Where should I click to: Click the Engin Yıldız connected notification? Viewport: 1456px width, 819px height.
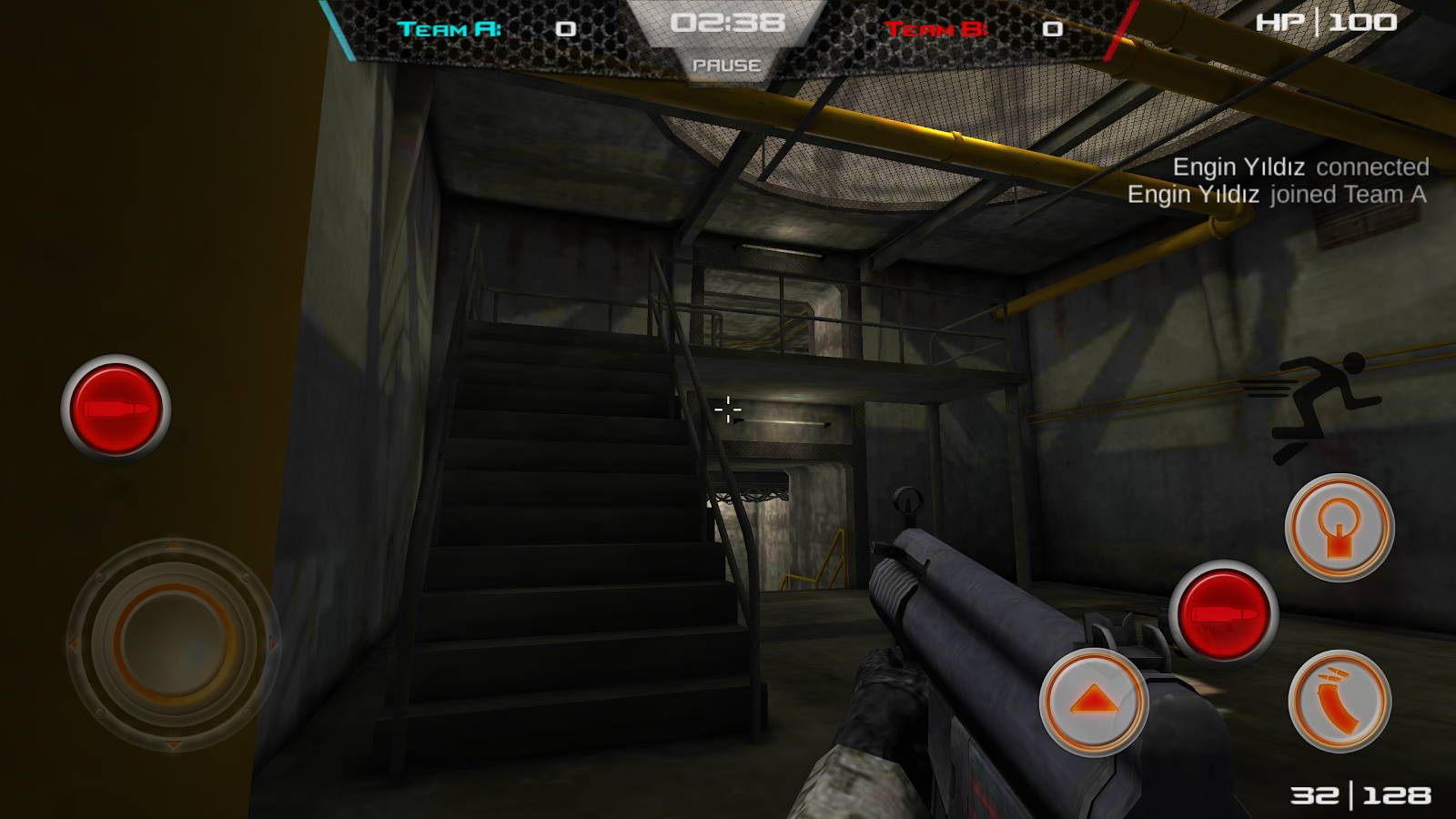click(x=1301, y=167)
